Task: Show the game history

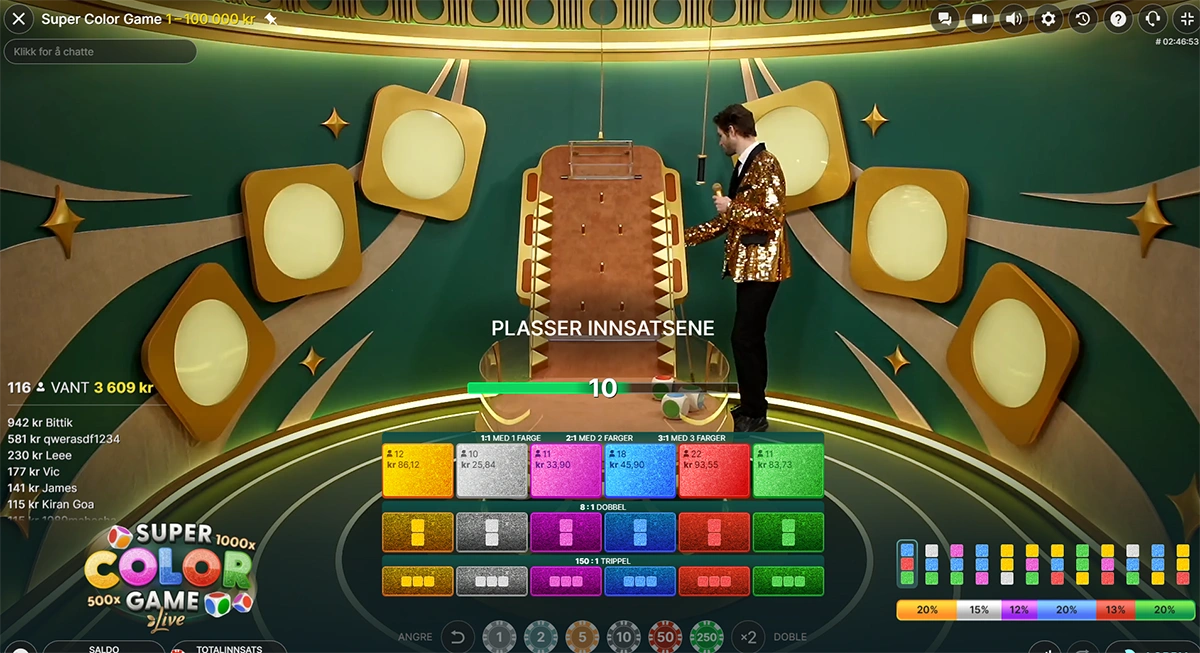Action: 1083,19
